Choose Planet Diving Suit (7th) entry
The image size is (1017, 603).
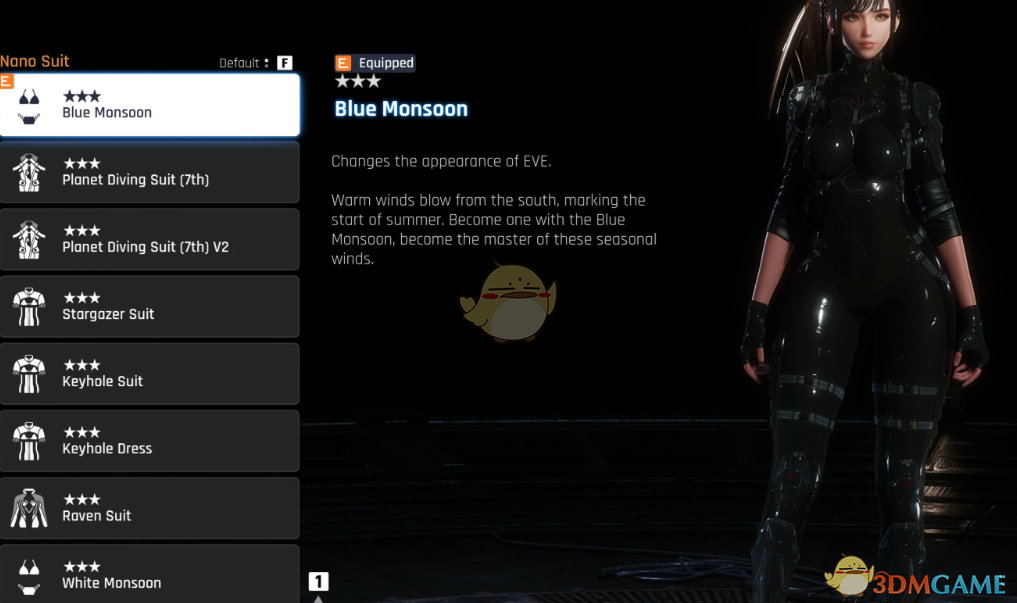150,172
